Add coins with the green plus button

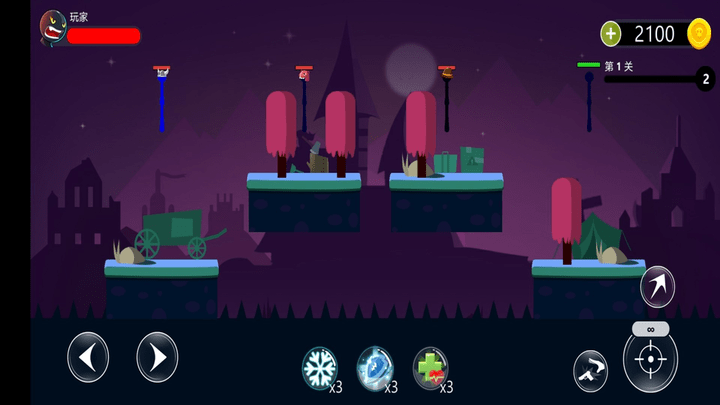pos(611,34)
